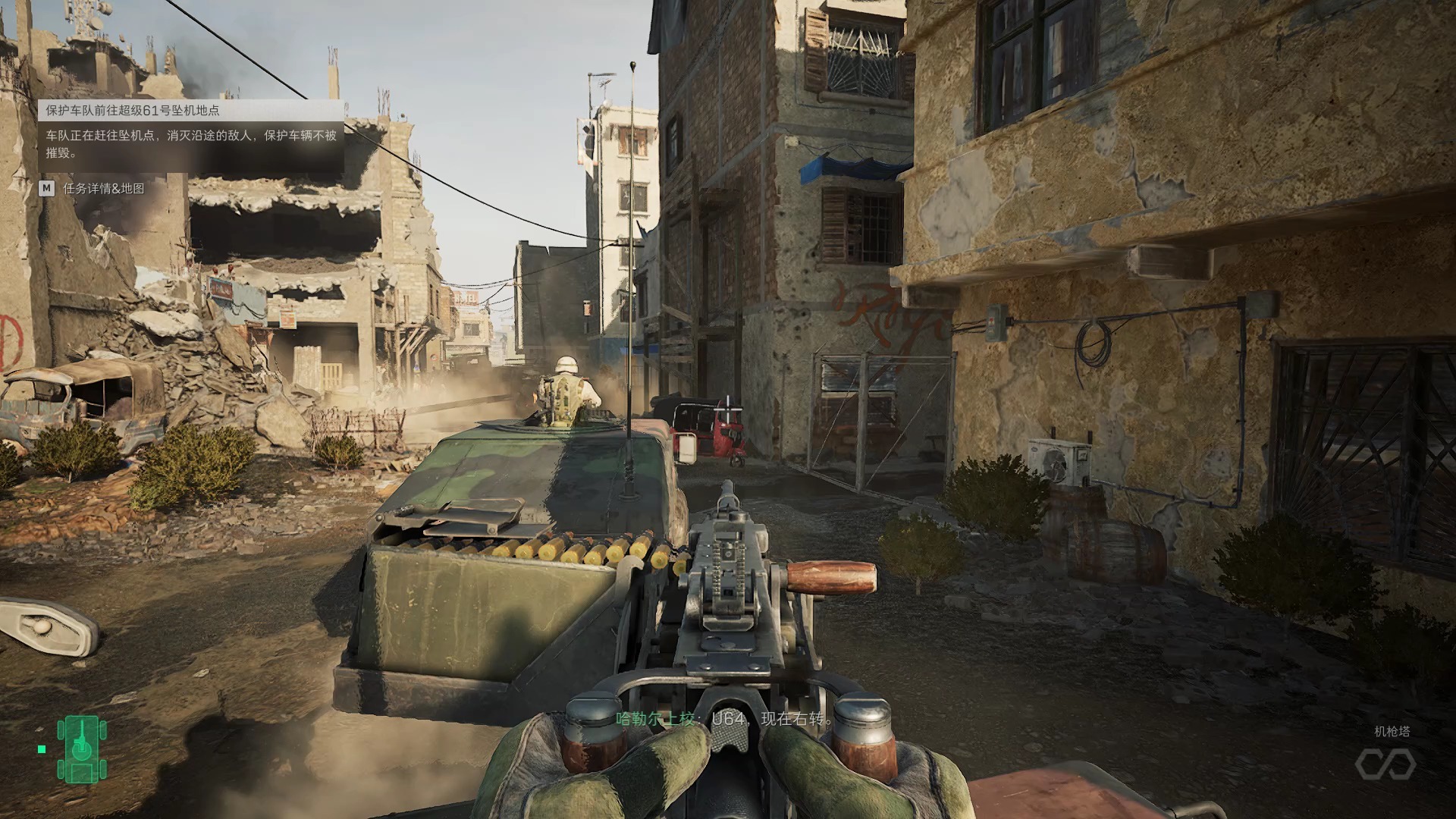
Task: Select the green vehicle status icon
Action: [81, 749]
